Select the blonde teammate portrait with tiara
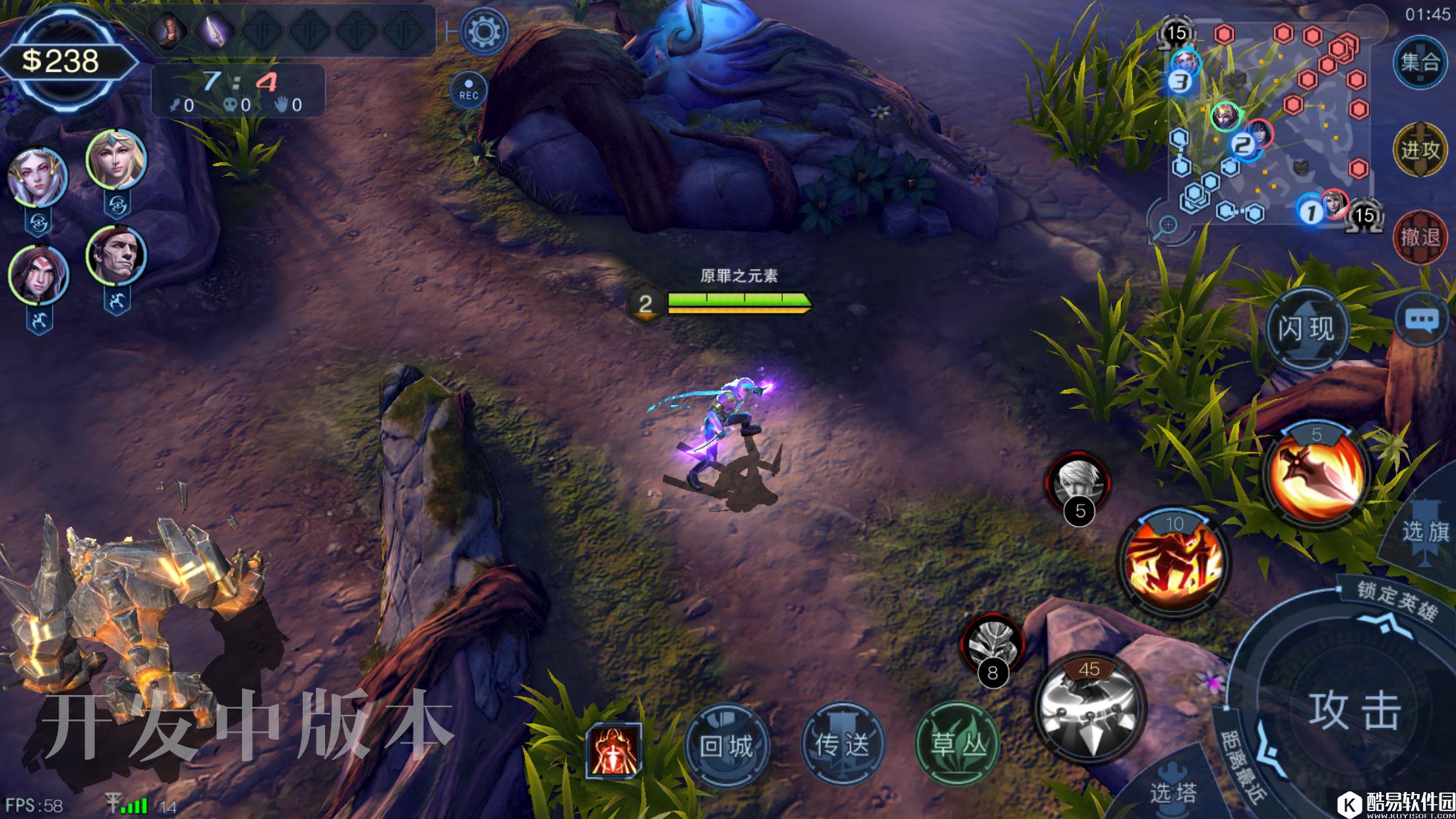1456x819 pixels. (x=117, y=159)
